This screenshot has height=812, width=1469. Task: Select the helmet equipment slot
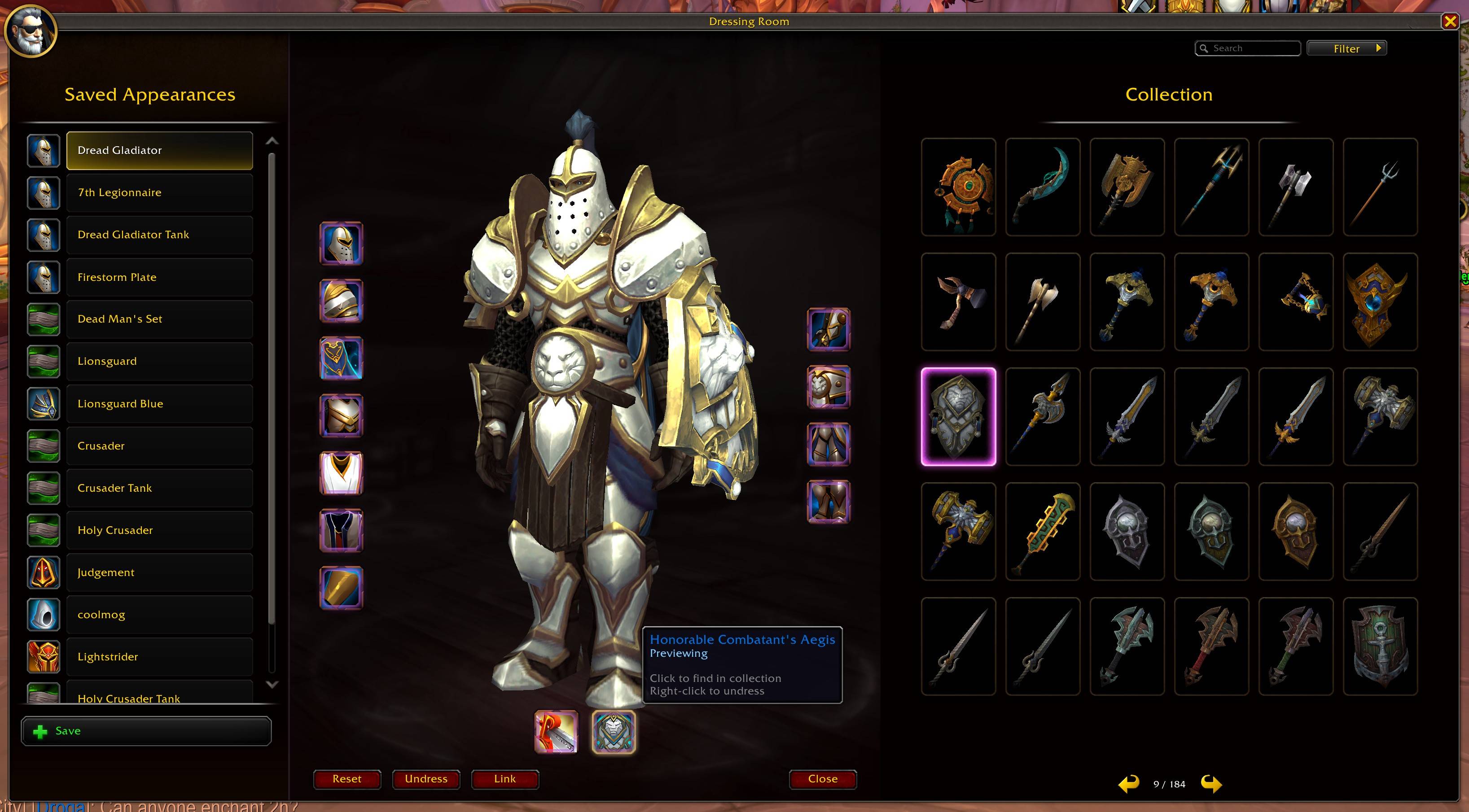pos(341,244)
